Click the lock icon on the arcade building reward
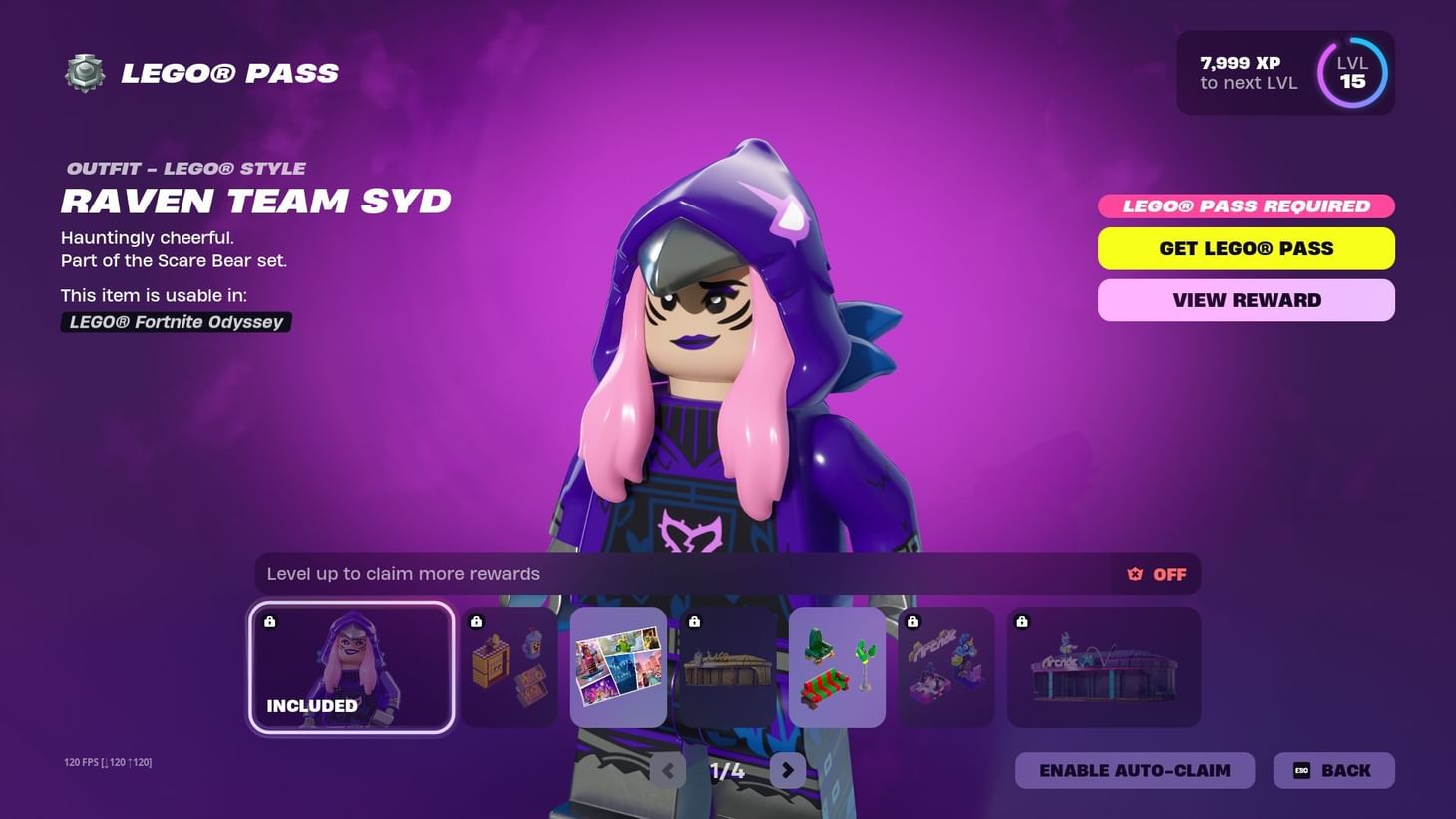Viewport: 1456px width, 819px height. (1020, 622)
